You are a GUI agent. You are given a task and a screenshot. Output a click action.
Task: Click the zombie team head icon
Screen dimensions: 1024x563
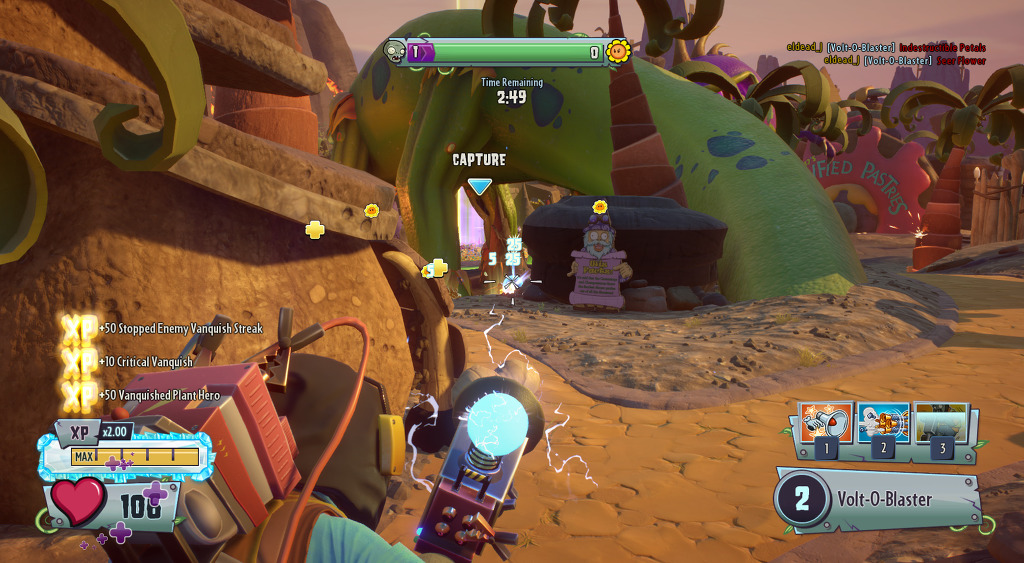click(395, 52)
